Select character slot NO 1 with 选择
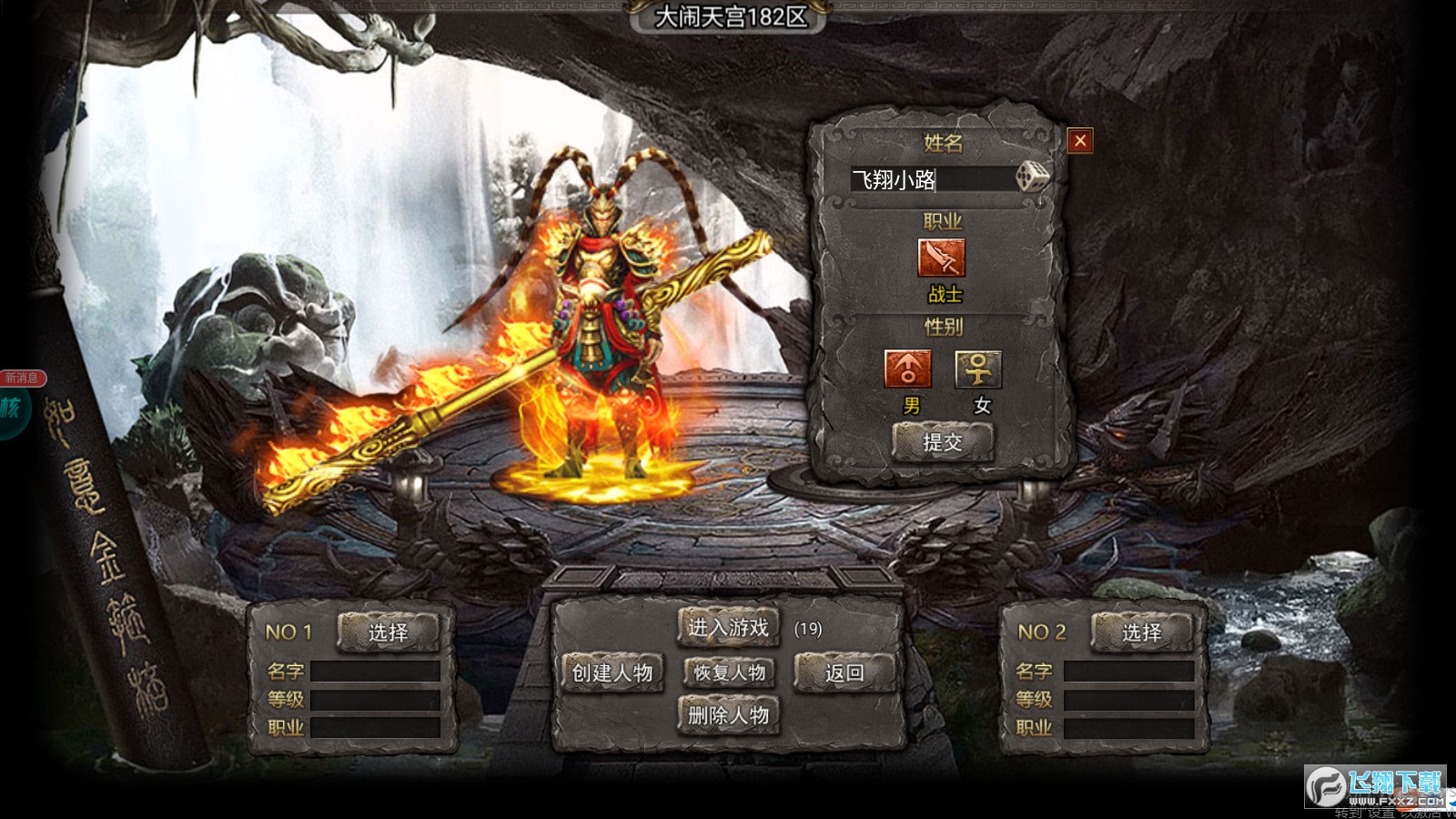The height and width of the screenshot is (819, 1456). point(389,632)
